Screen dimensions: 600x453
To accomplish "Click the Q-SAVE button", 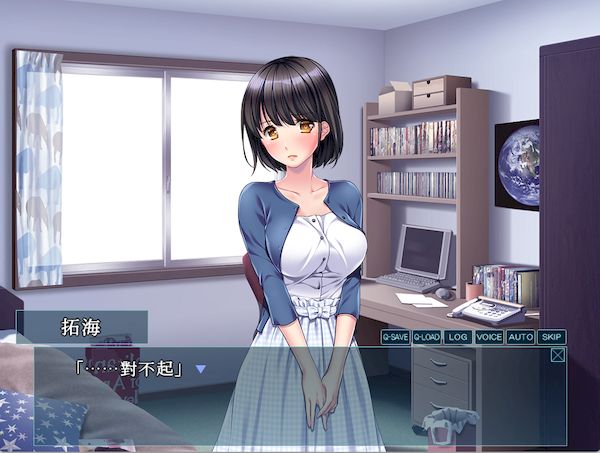I will (395, 337).
